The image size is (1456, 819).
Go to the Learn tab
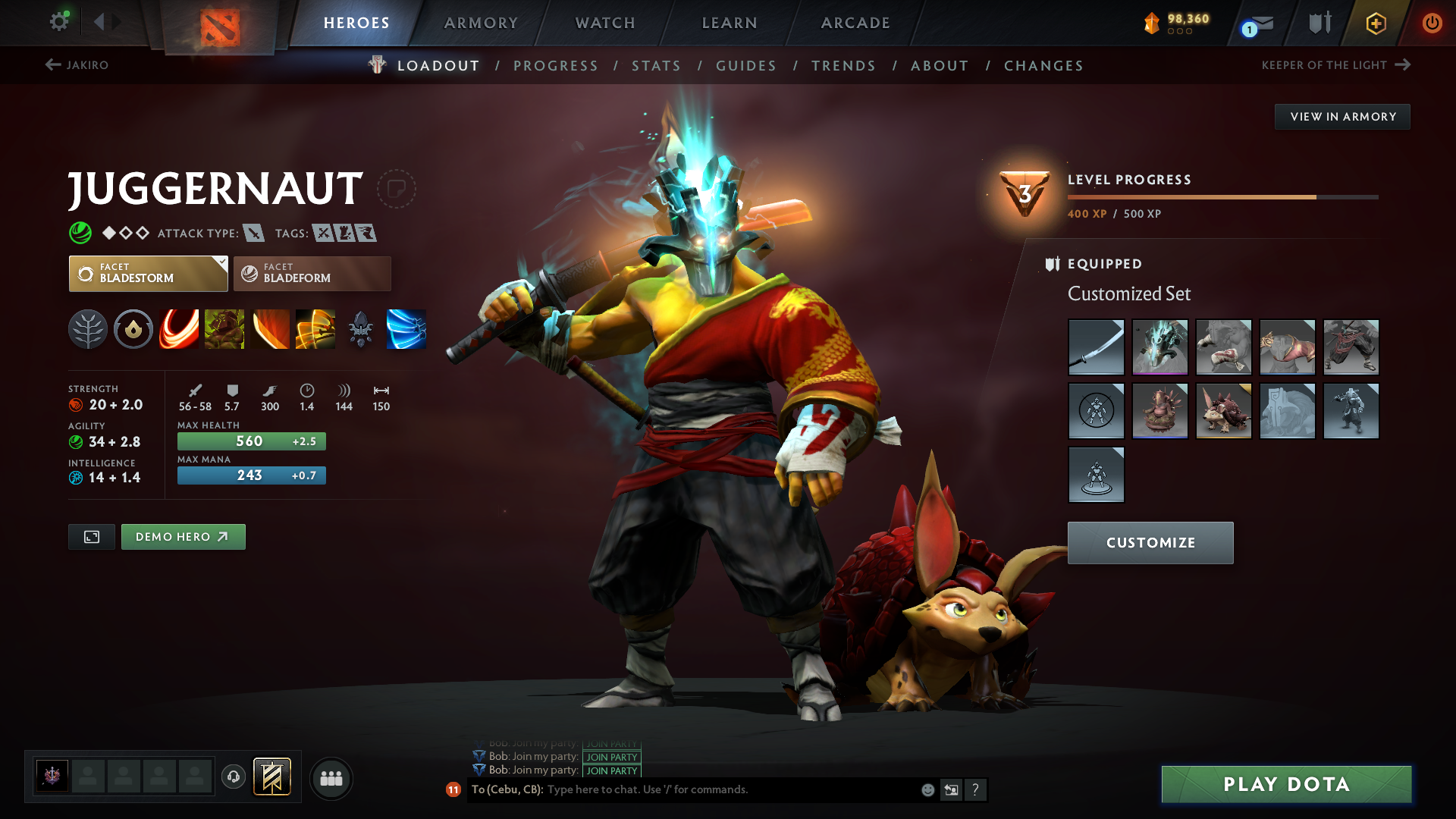730,23
